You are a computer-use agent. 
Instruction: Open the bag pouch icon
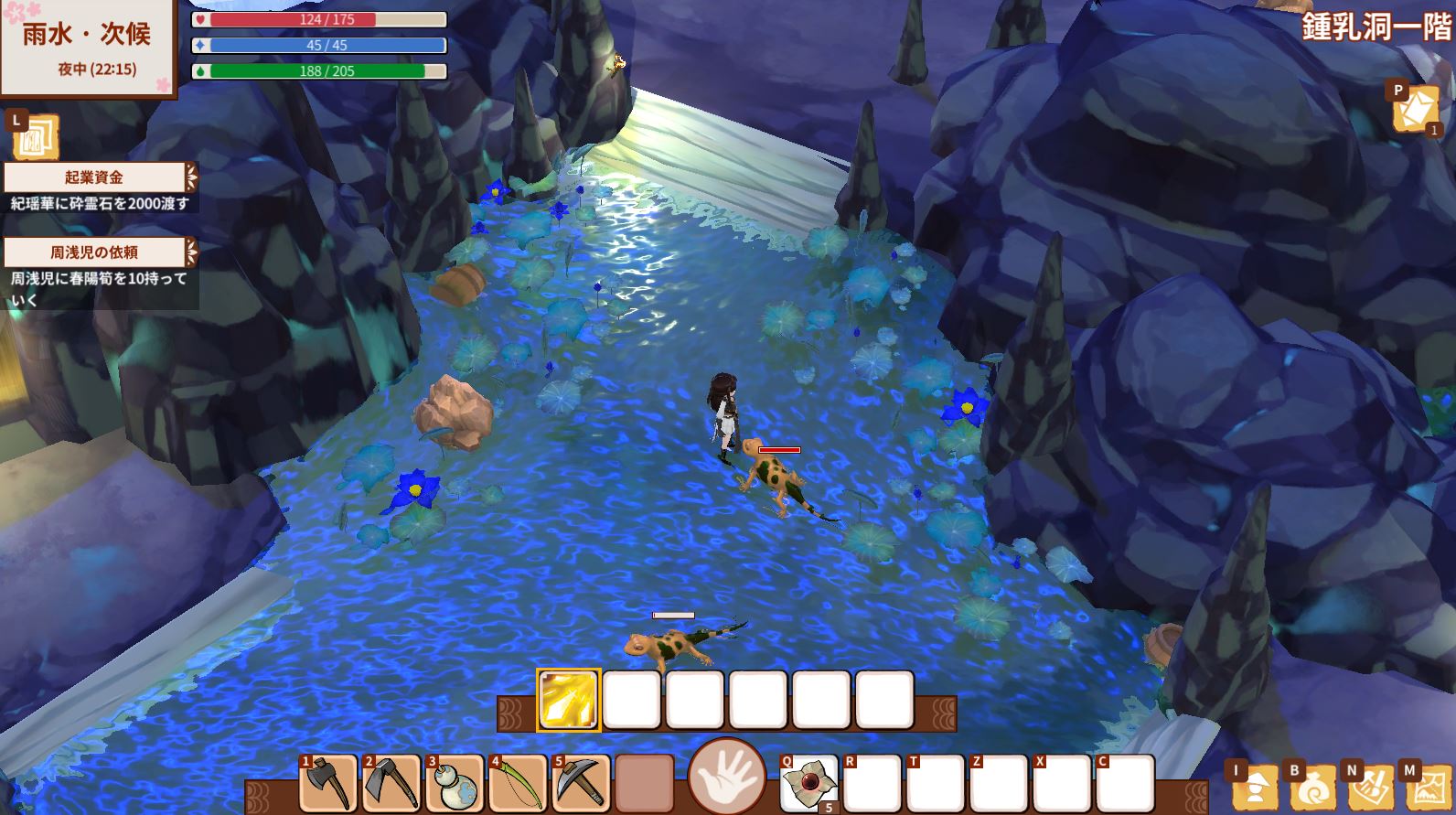[x=1313, y=788]
